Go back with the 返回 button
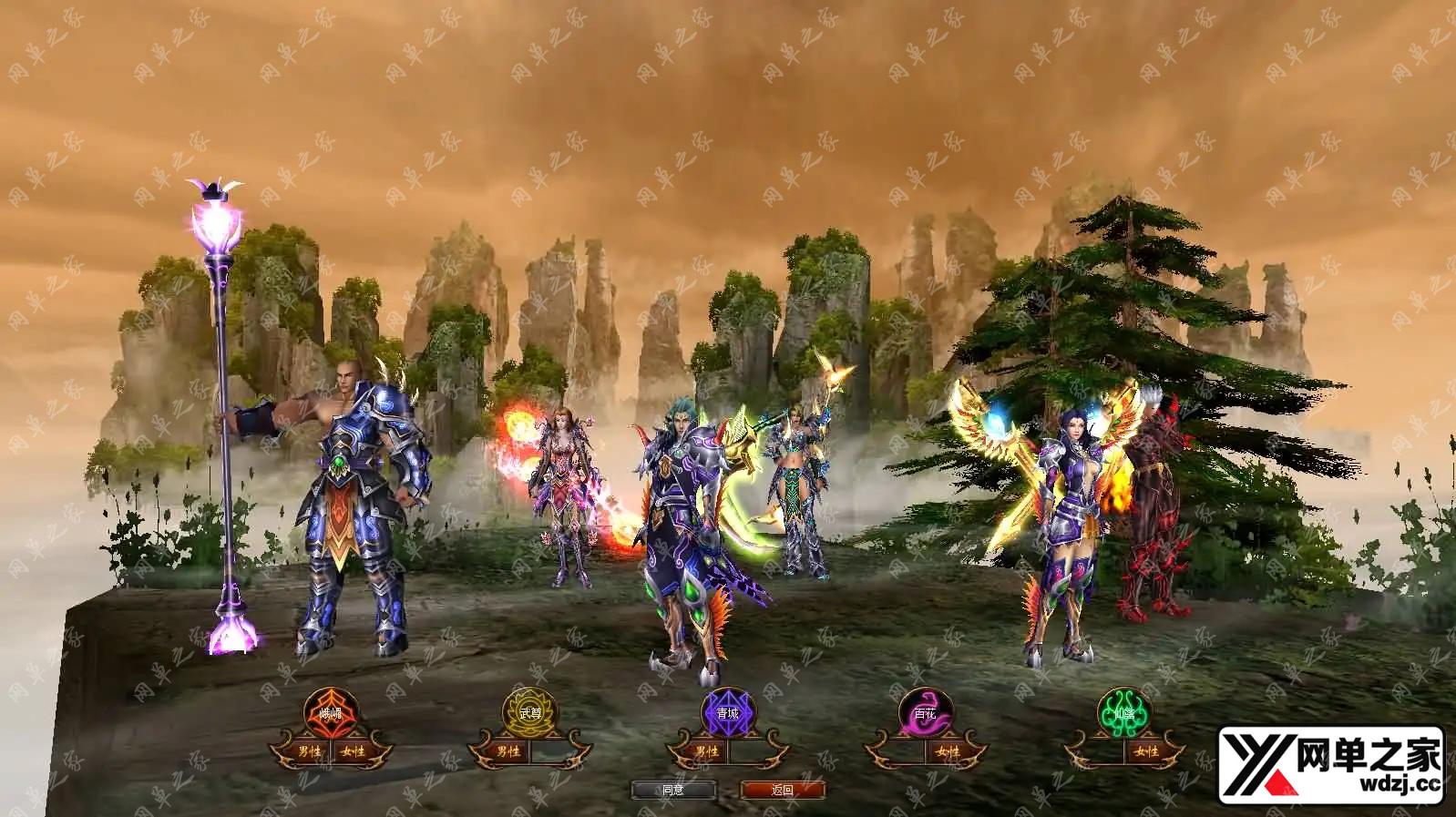Image resolution: width=1456 pixels, height=817 pixels. [x=783, y=790]
